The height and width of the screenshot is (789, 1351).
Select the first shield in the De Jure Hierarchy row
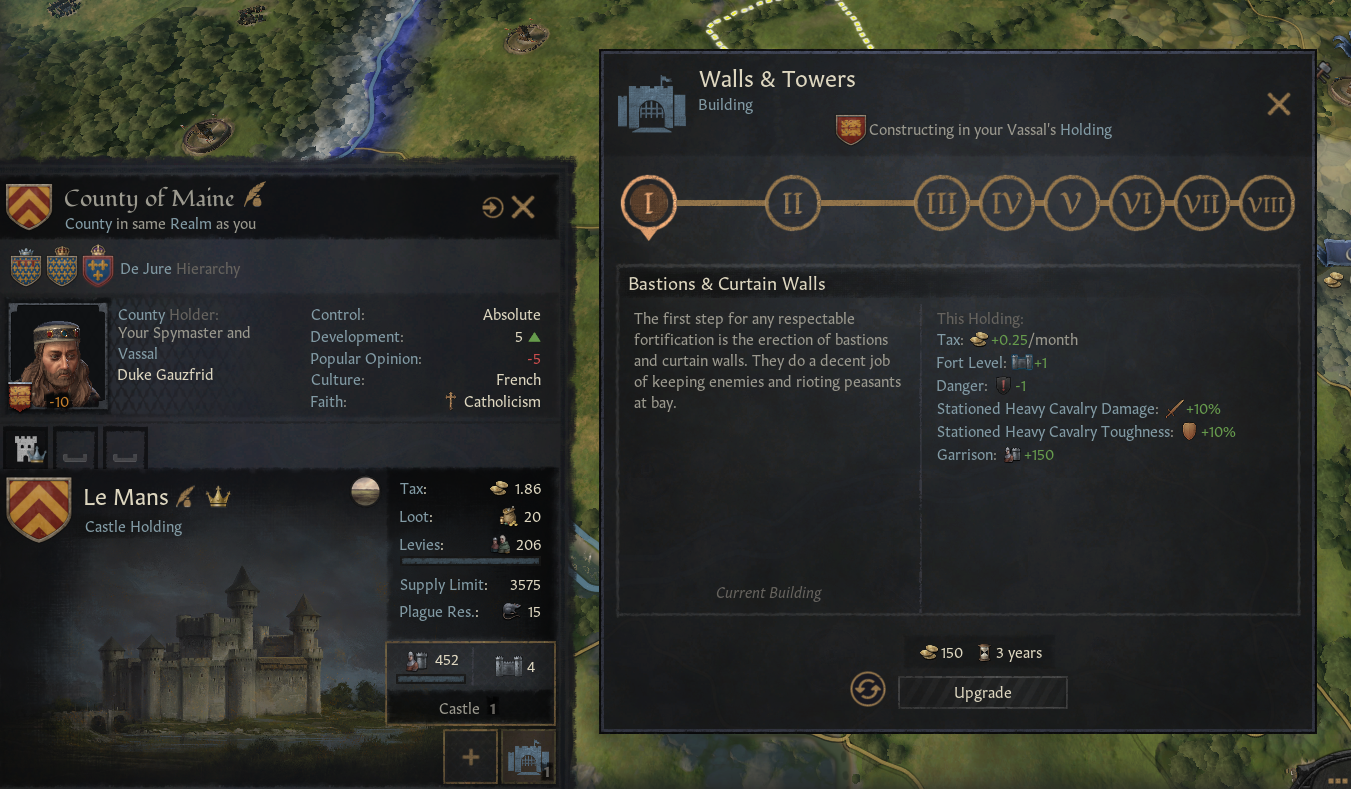pyautogui.click(x=27, y=267)
